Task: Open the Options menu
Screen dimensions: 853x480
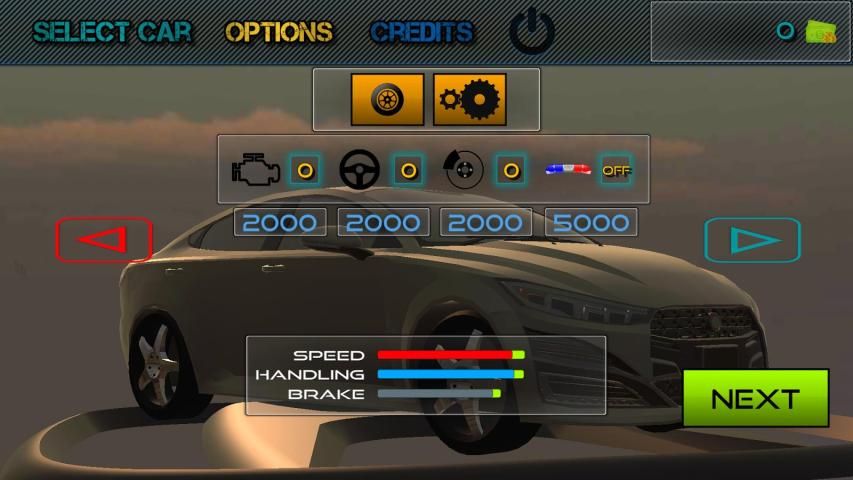Action: pos(279,32)
